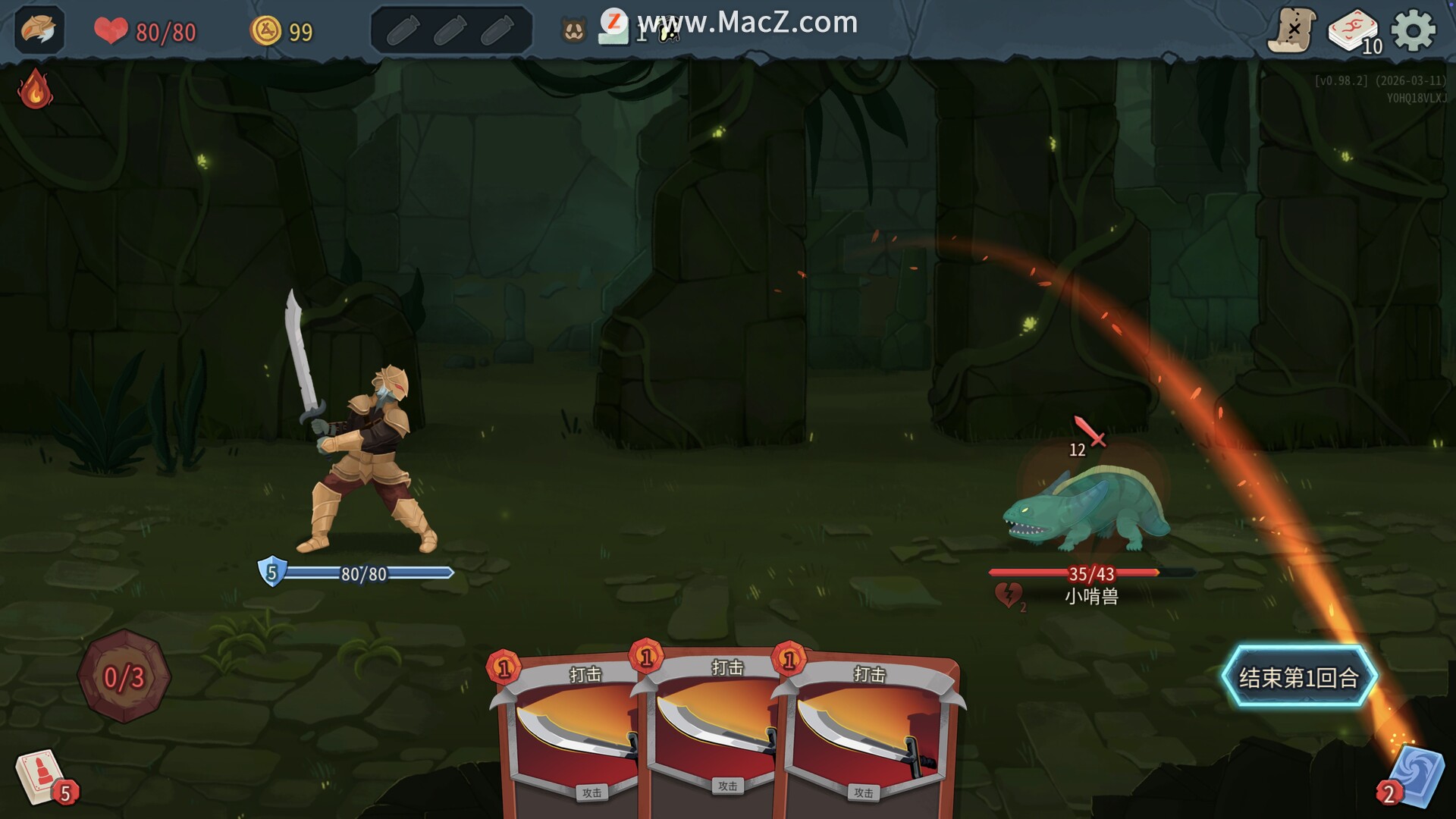The height and width of the screenshot is (819, 1456).
Task: Click the Ironclad character portrait icon
Action: pyautogui.click(x=39, y=30)
